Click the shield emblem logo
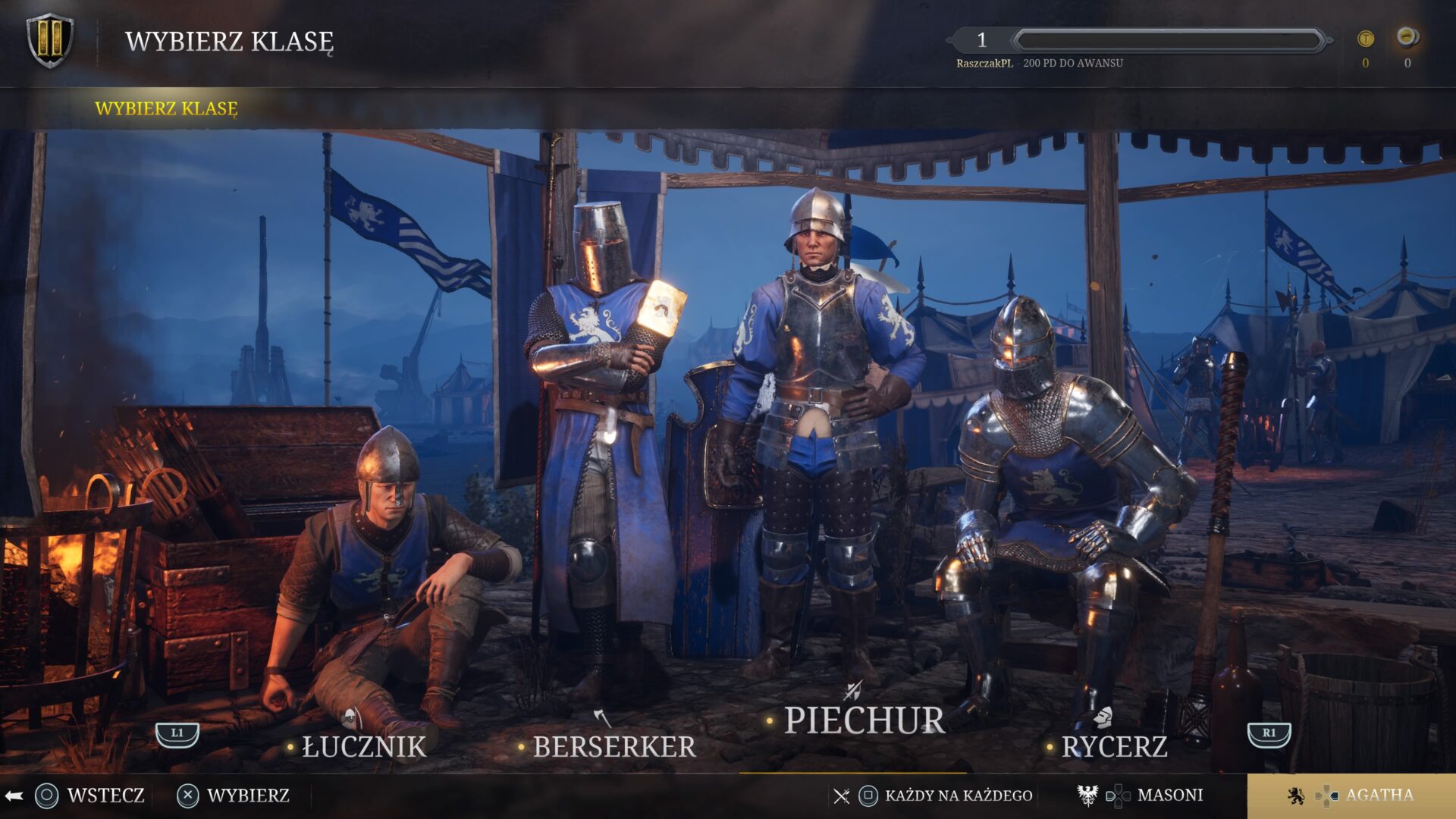 [x=50, y=41]
